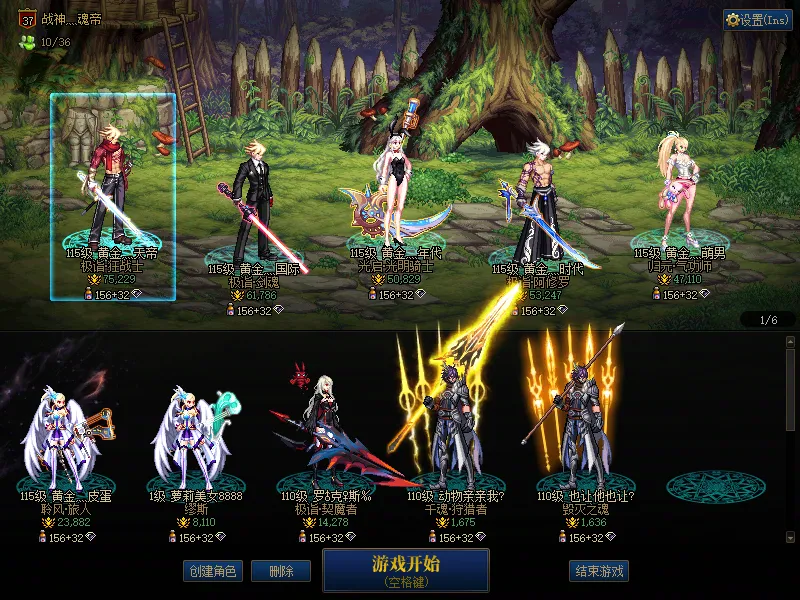Click the 结束游戏 end game button
Image resolution: width=800 pixels, height=600 pixels.
pos(599,571)
